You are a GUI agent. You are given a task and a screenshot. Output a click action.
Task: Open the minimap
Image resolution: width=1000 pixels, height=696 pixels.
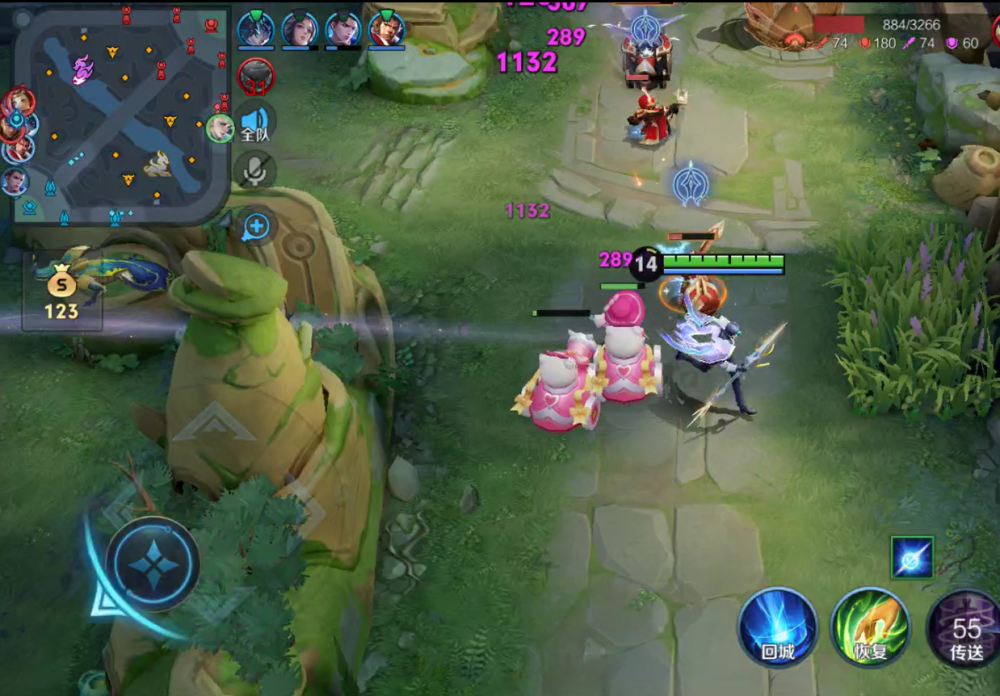(x=120, y=112)
